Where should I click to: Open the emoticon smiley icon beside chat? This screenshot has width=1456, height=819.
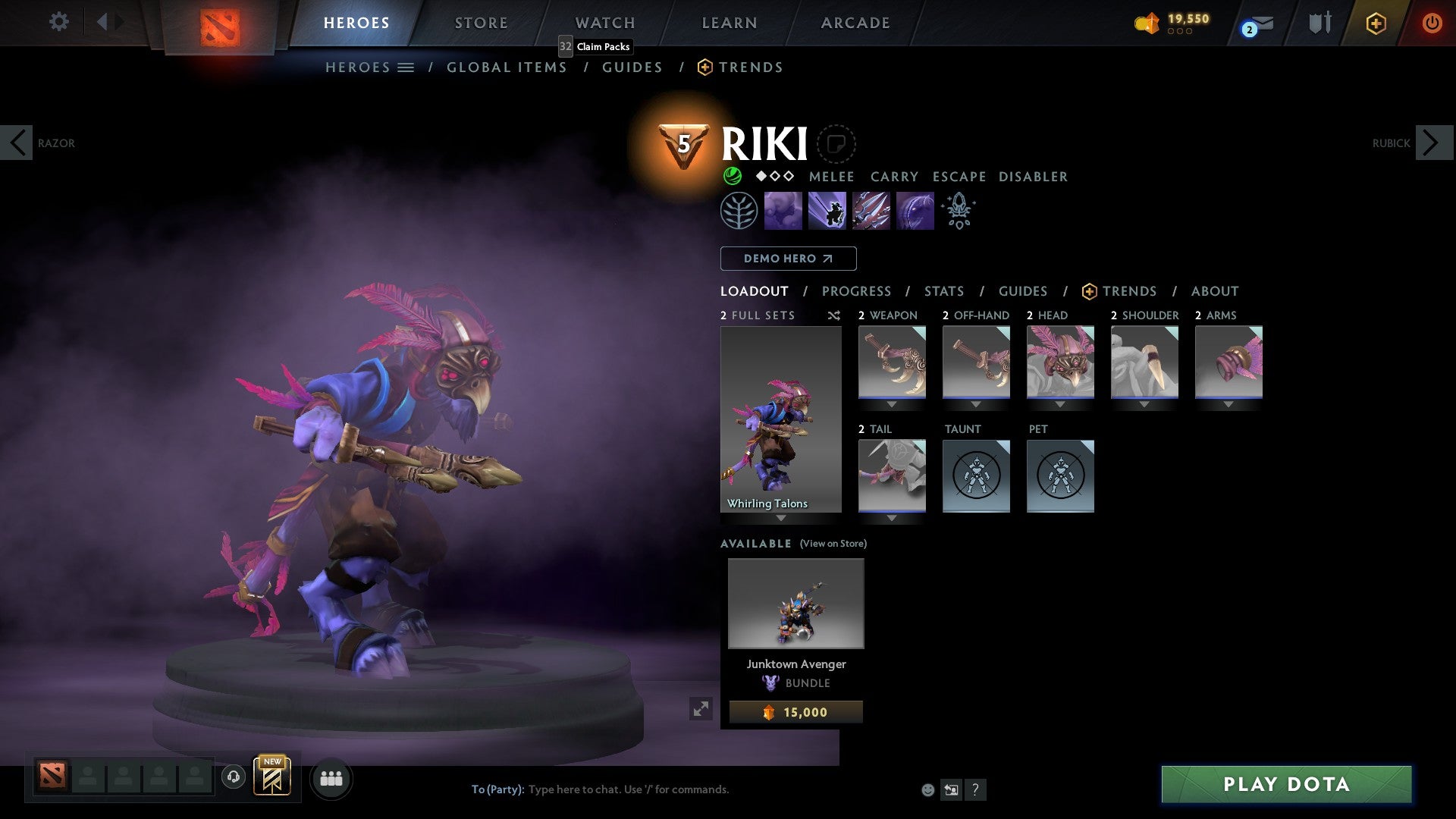tap(927, 789)
